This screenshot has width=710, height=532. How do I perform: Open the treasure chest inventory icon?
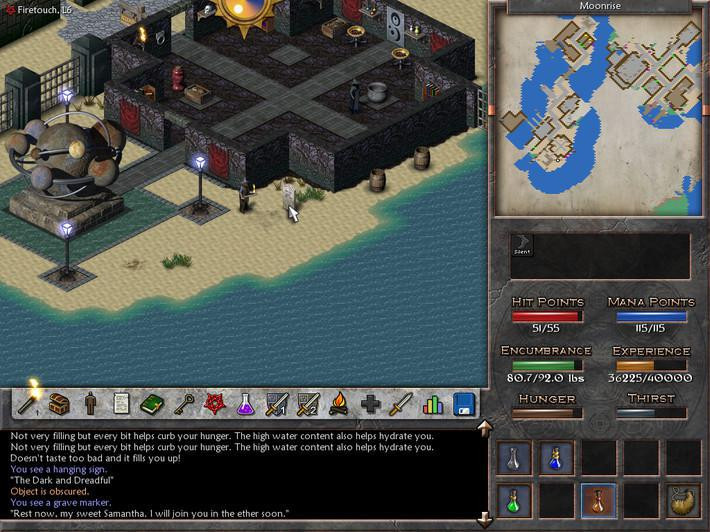point(59,404)
